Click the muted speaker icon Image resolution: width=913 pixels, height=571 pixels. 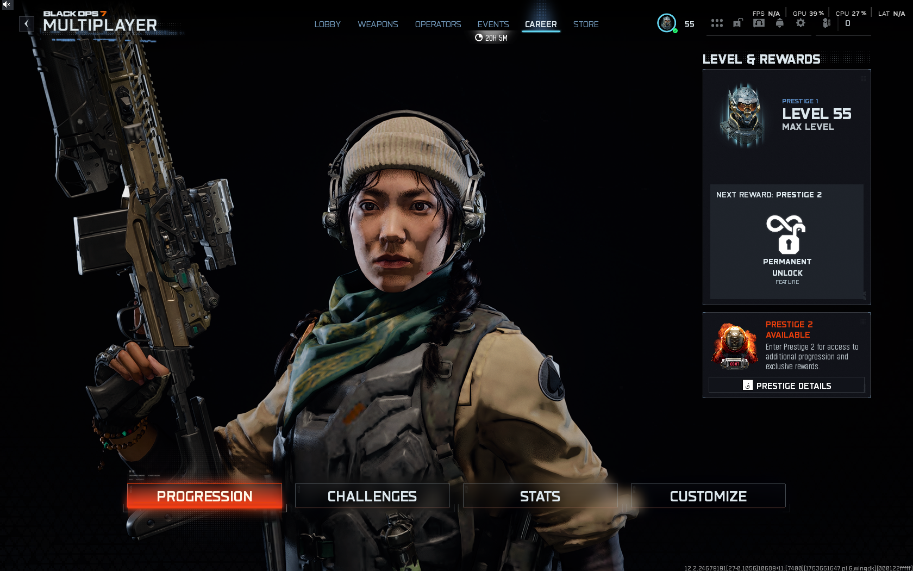coord(7,5)
